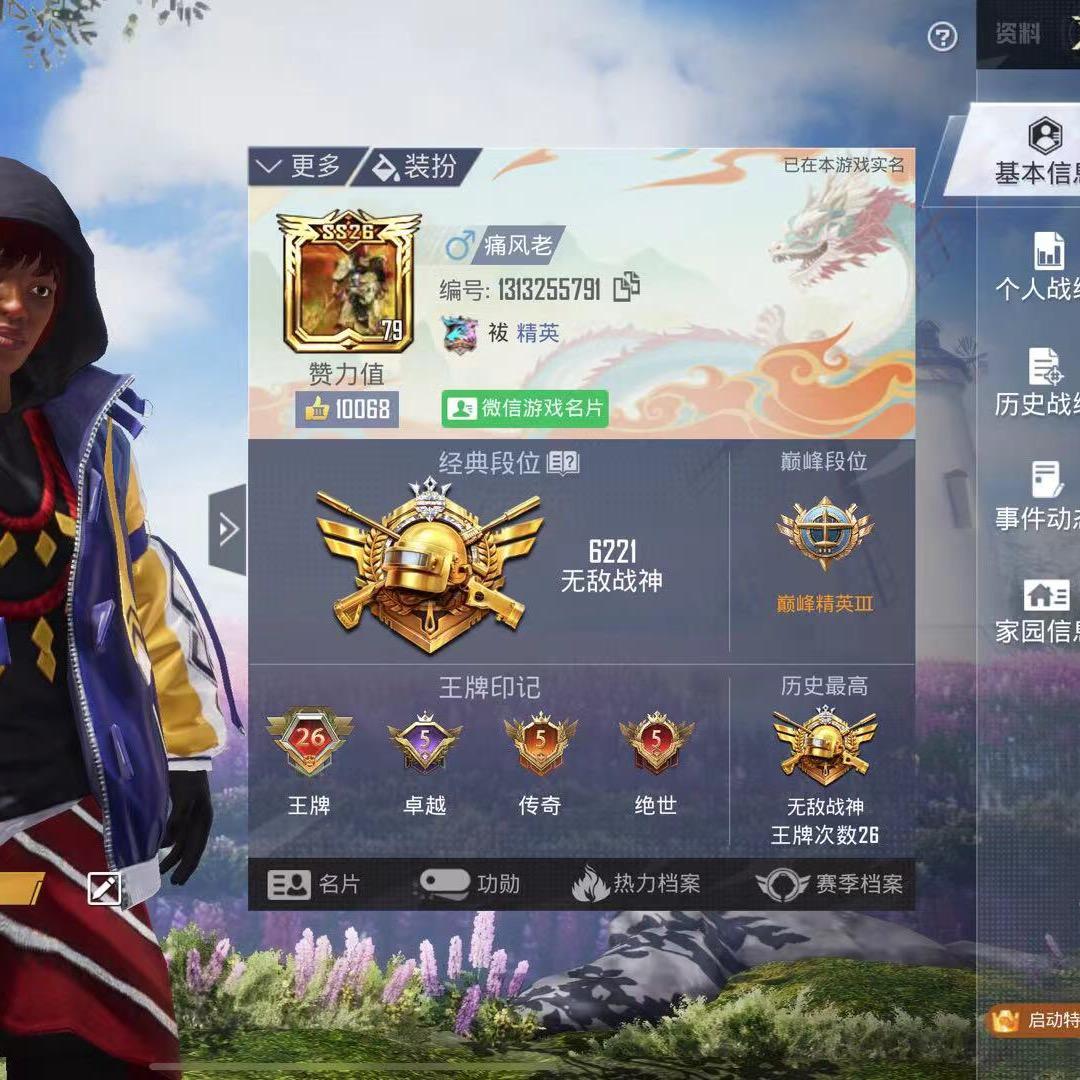Image resolution: width=1080 pixels, height=1080 pixels.
Task: Tap the 10068 likes button
Action: (x=347, y=409)
